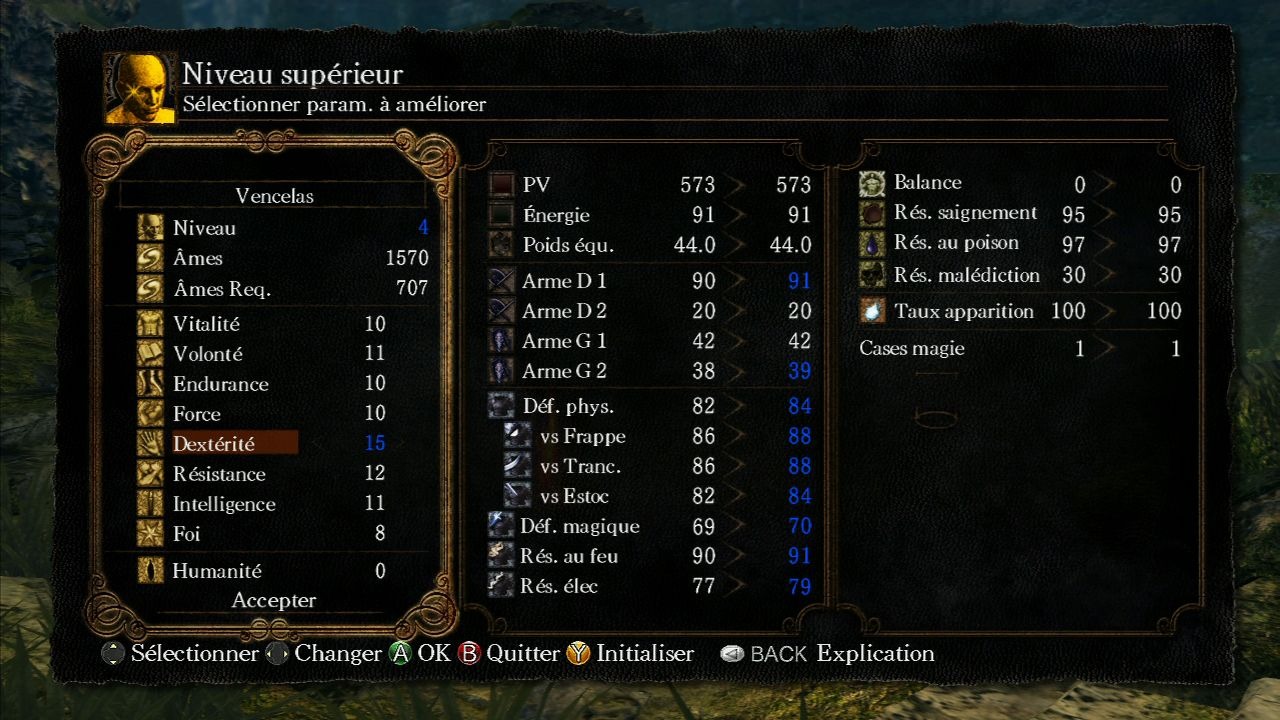Image resolution: width=1280 pixels, height=720 pixels.
Task: Choose the Intelligence stat row
Action: click(x=224, y=504)
